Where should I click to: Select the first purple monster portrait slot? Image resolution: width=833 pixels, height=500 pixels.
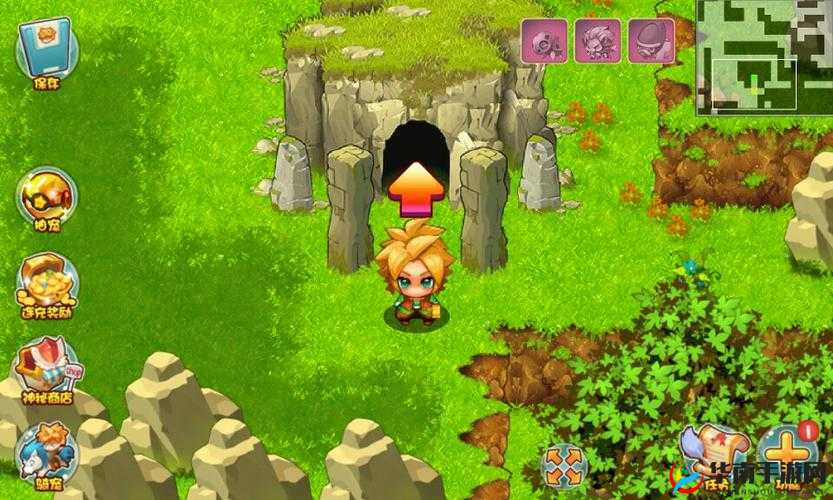[x=545, y=42]
